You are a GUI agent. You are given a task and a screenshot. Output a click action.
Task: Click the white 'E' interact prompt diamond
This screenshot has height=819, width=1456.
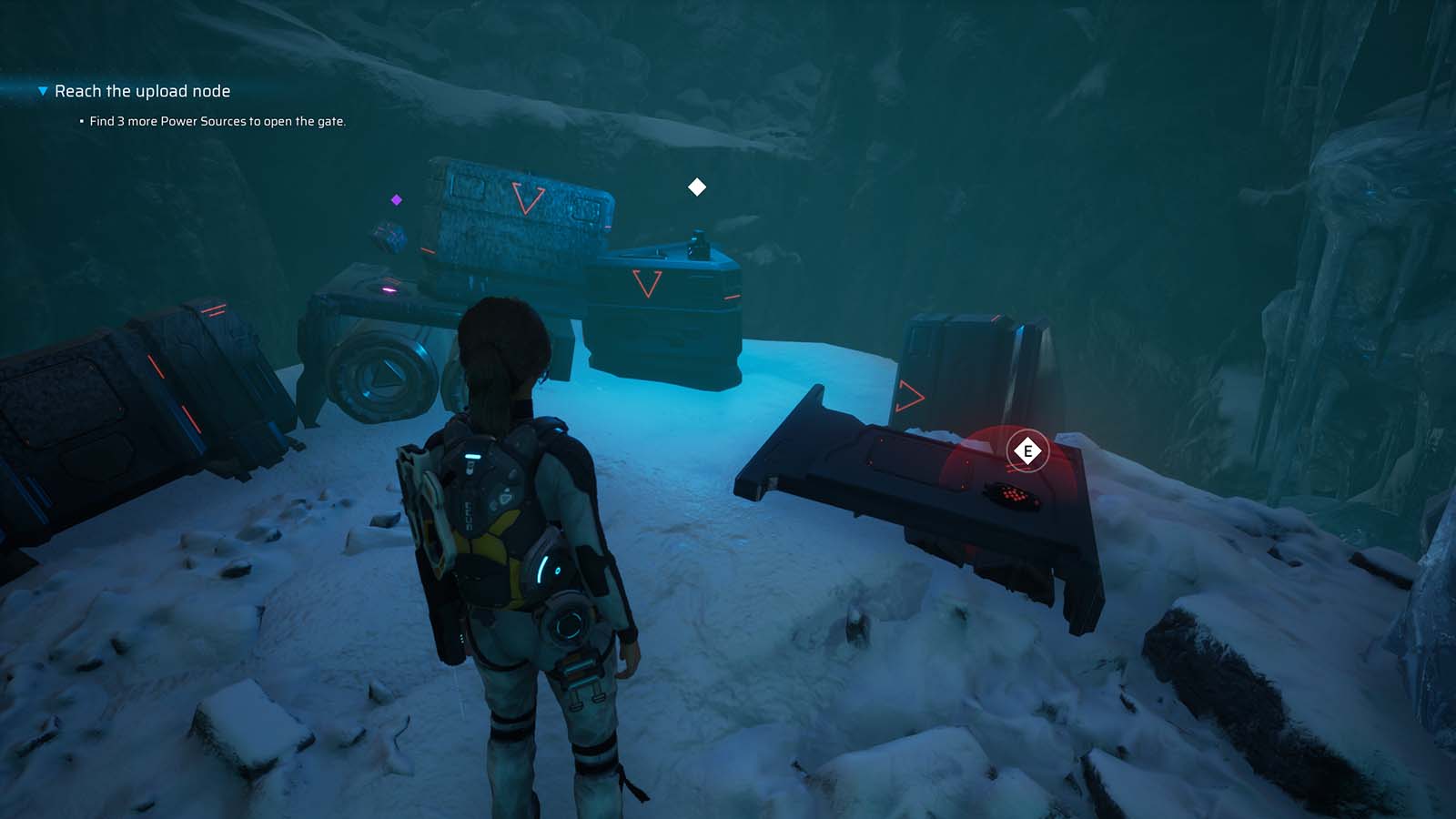coord(1027,449)
